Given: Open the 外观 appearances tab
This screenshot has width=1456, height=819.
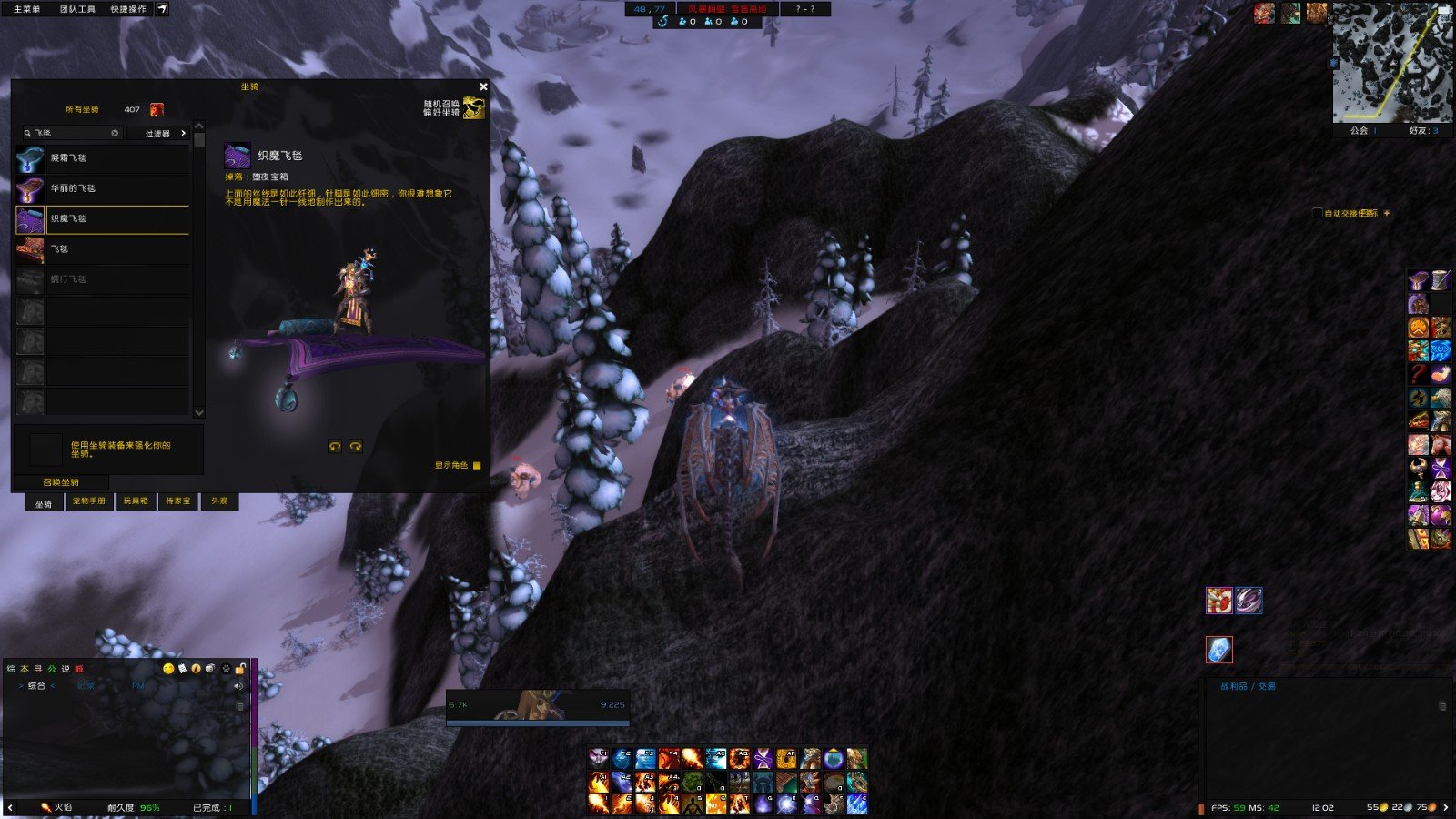Looking at the screenshot, I should point(219,501).
